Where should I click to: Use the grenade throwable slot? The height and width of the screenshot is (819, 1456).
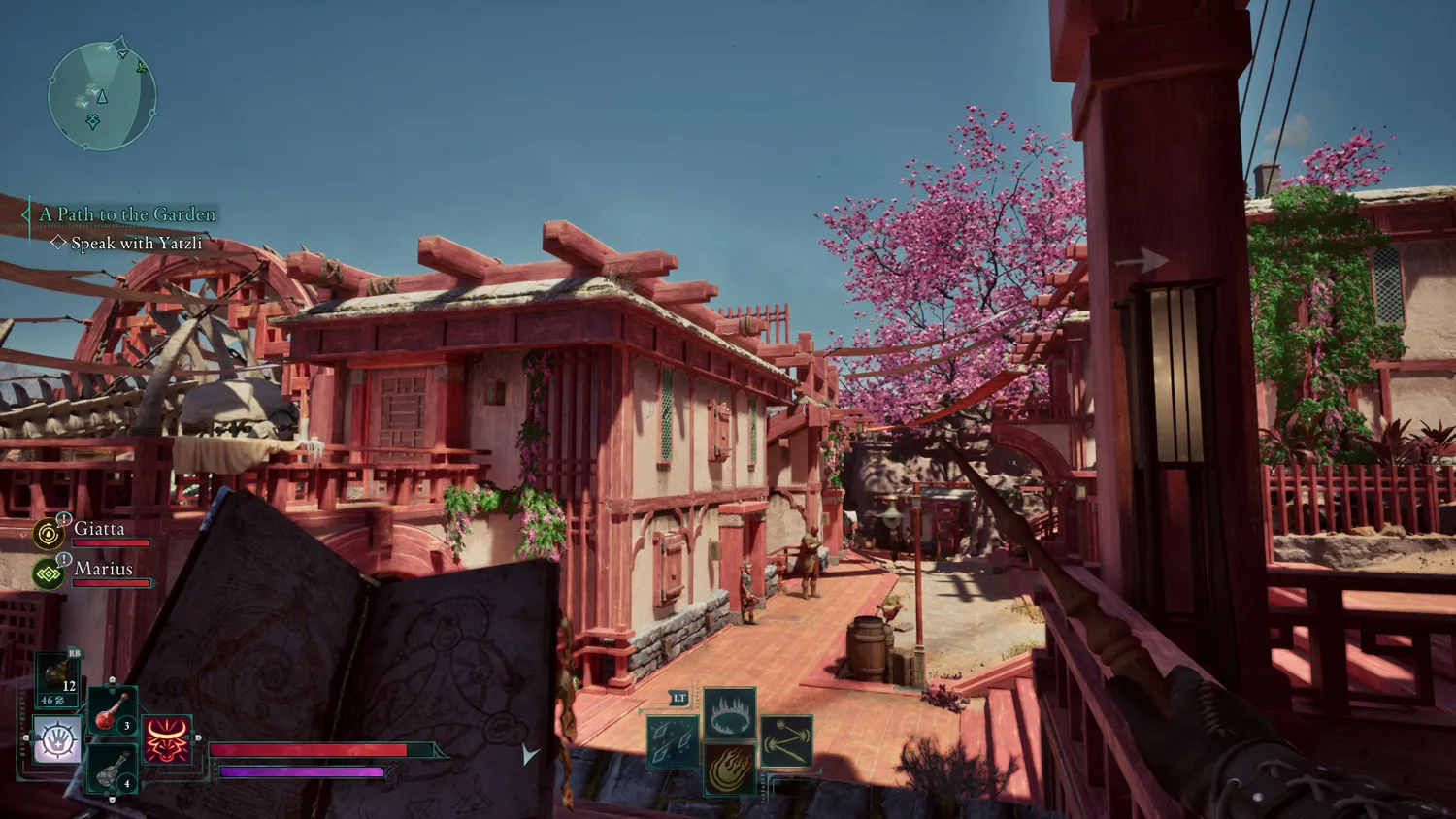pos(57,677)
